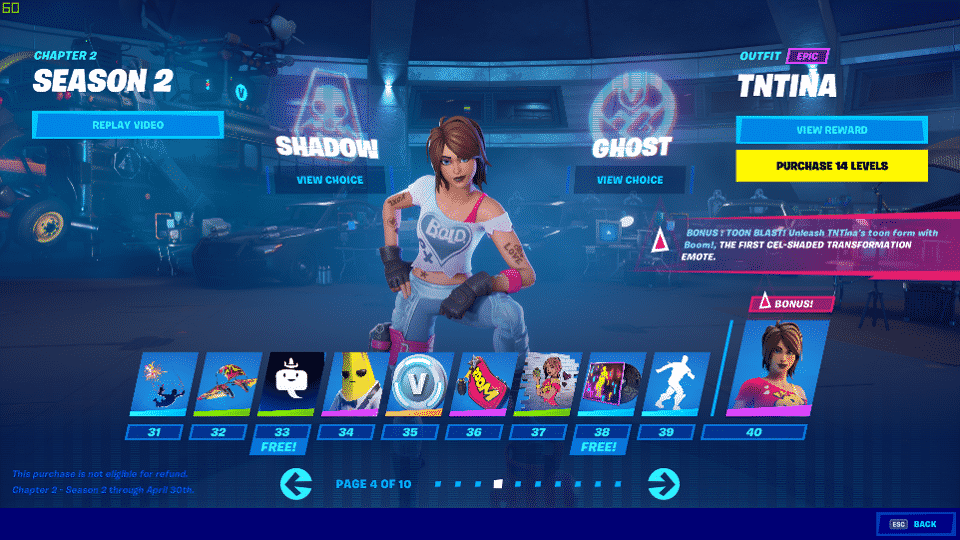The image size is (960, 540).
Task: Open View Reward for TNTina
Action: (831, 130)
